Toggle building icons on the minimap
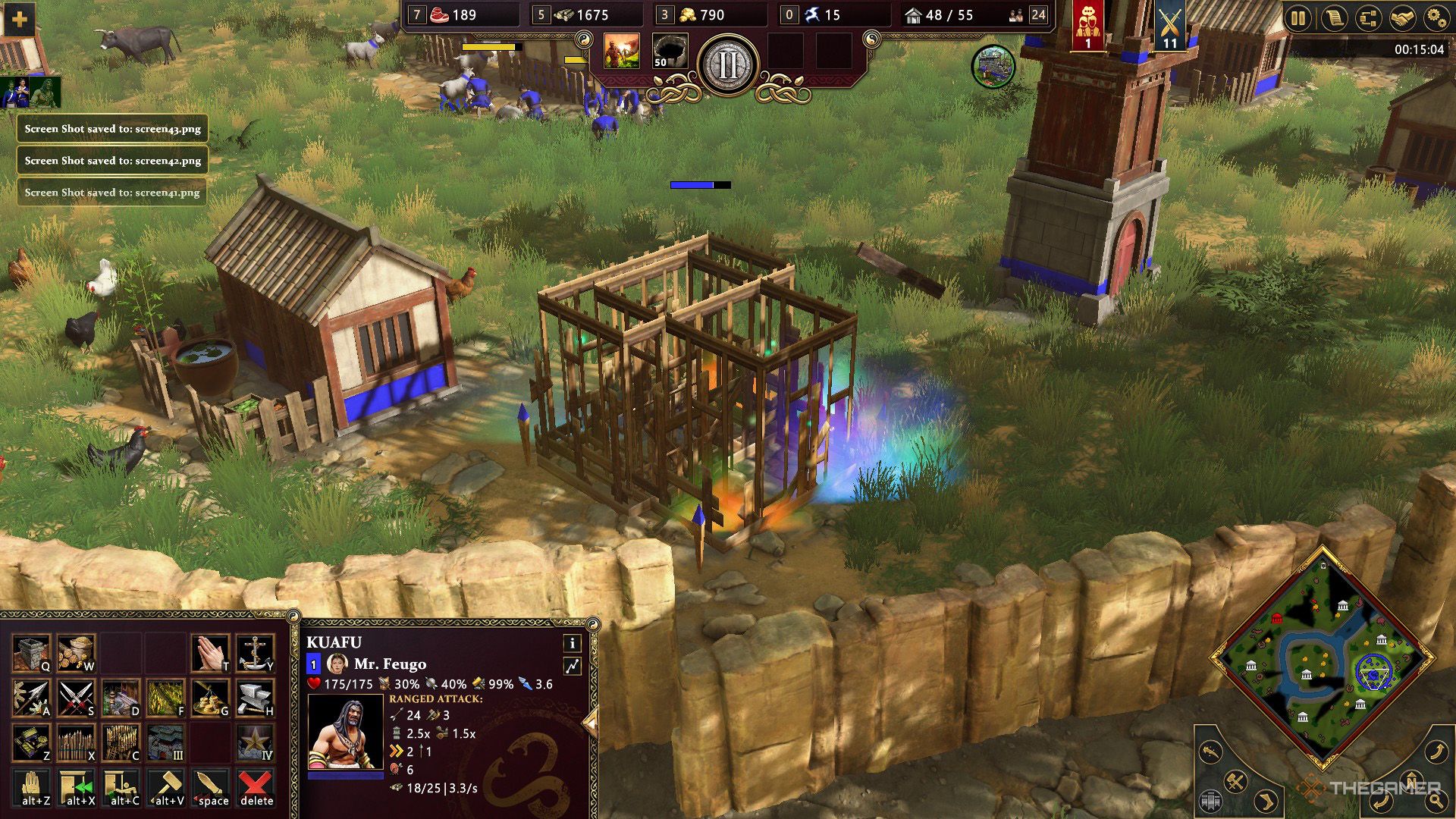Screen dimensions: 1456x819 point(1211,802)
